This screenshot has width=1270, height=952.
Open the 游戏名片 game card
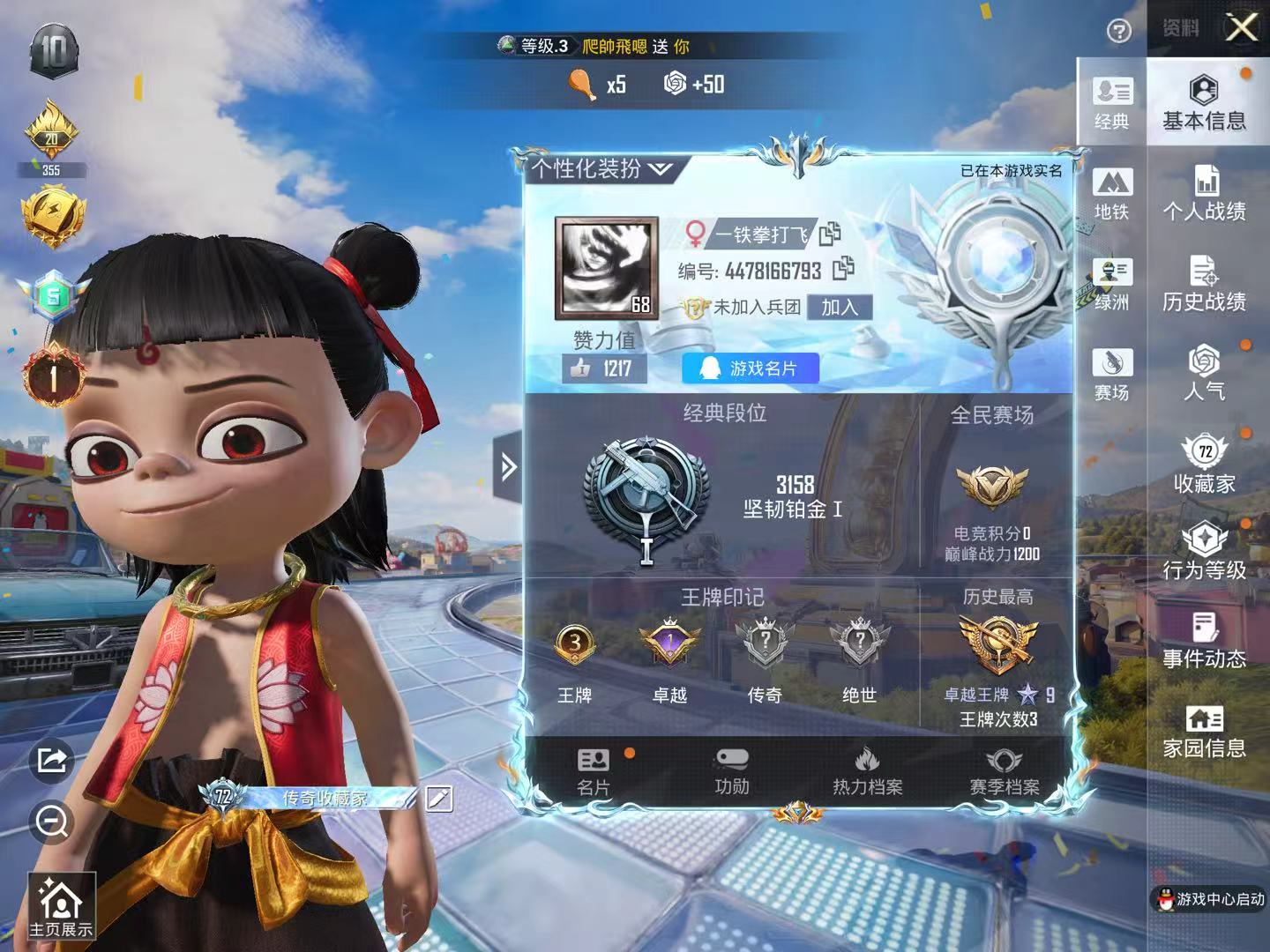(751, 368)
